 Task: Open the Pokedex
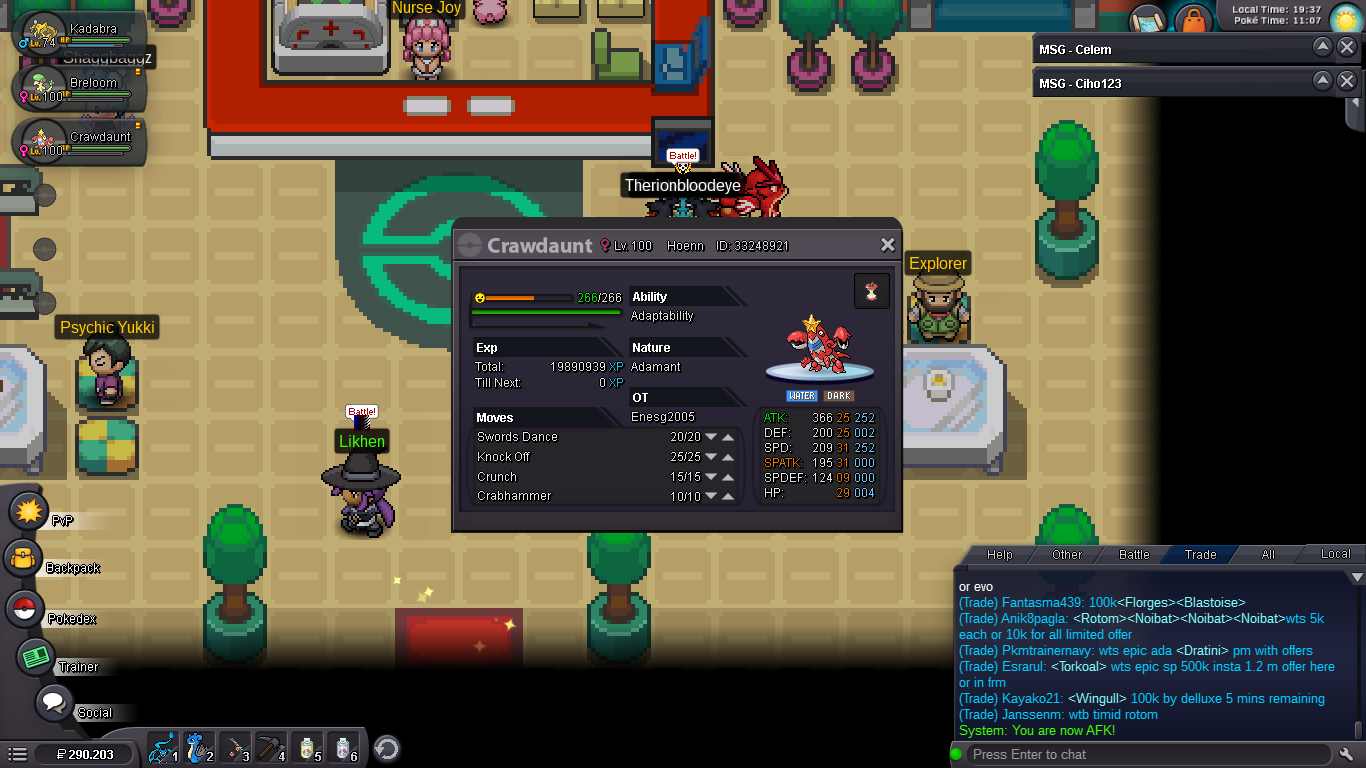(27, 609)
